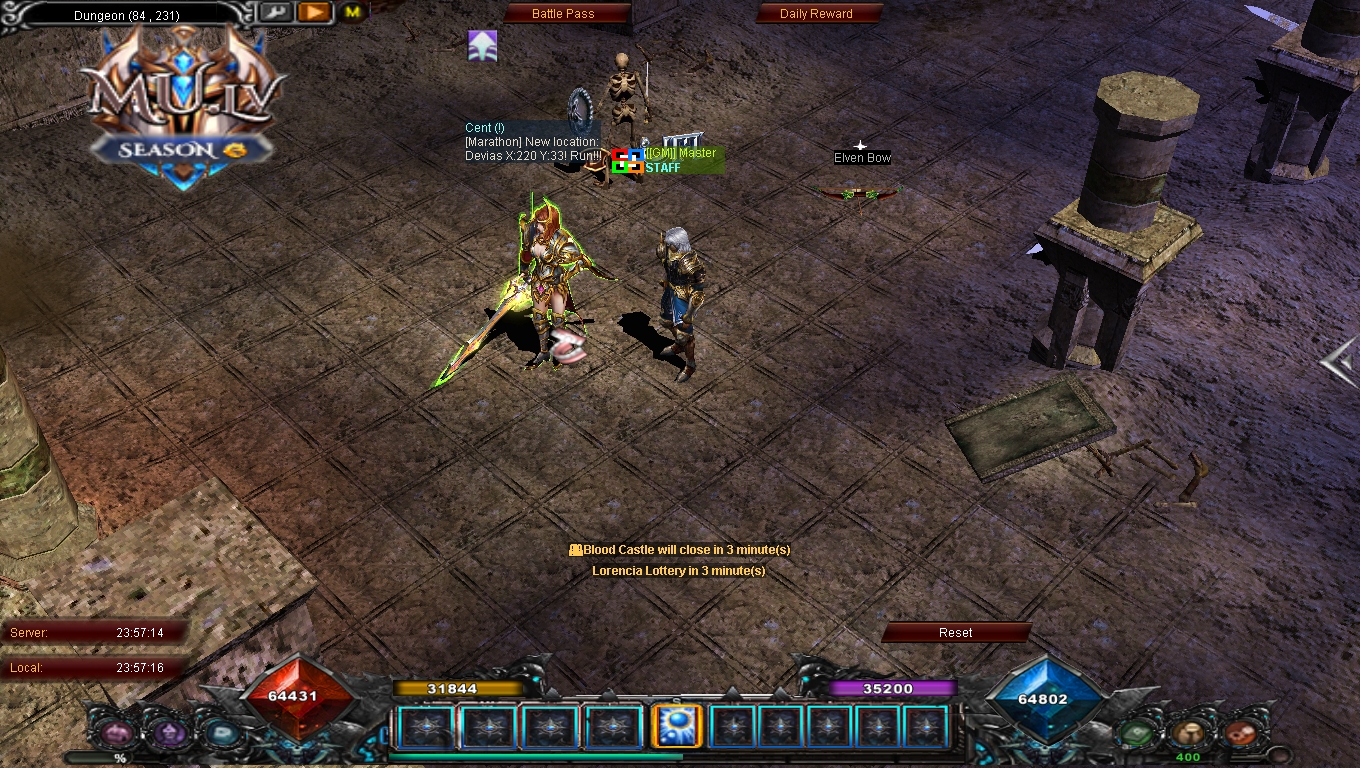The width and height of the screenshot is (1360, 768).
Task: Open the Daily Reward panel
Action: 817,14
